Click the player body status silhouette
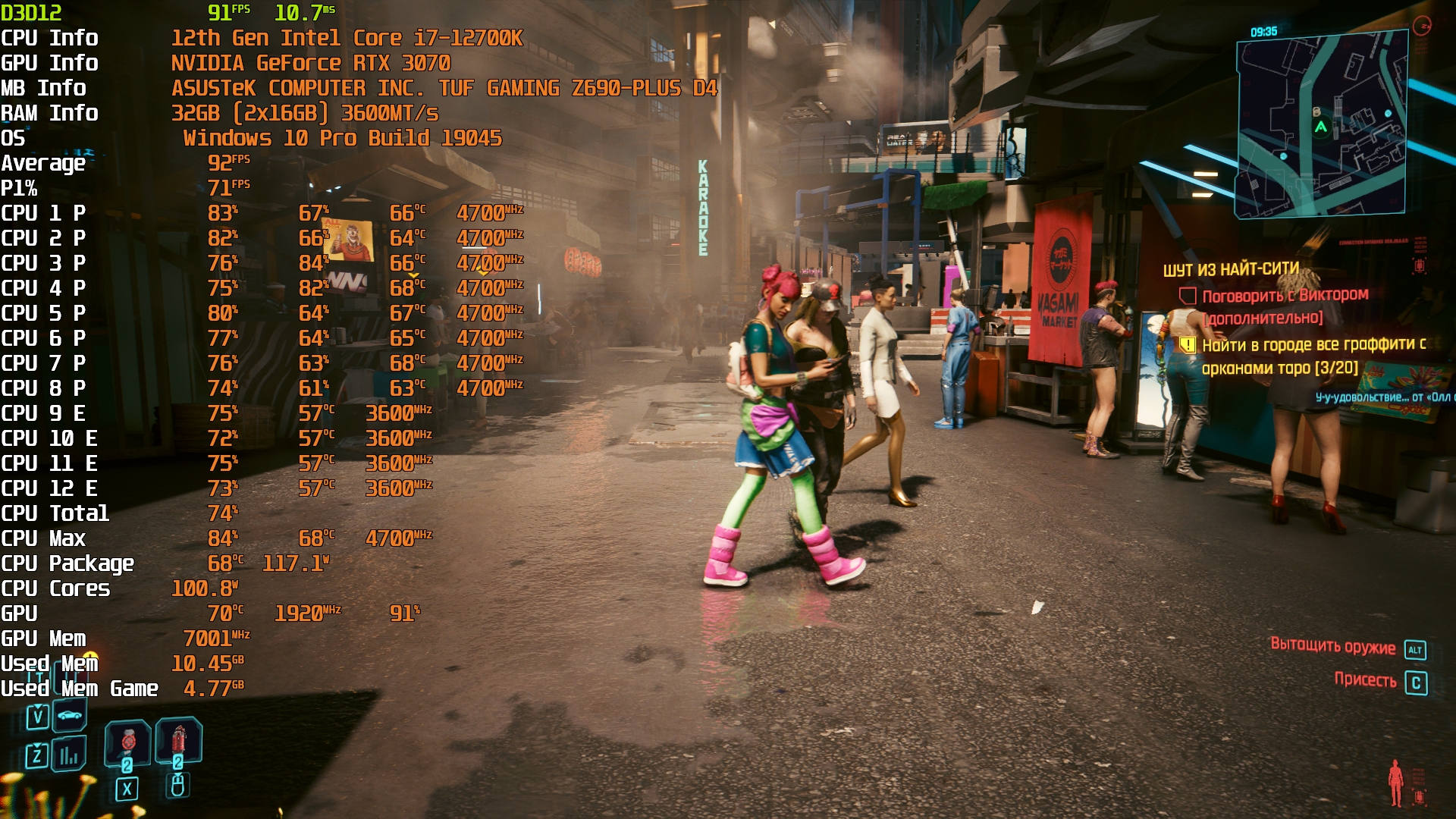 (x=1395, y=783)
